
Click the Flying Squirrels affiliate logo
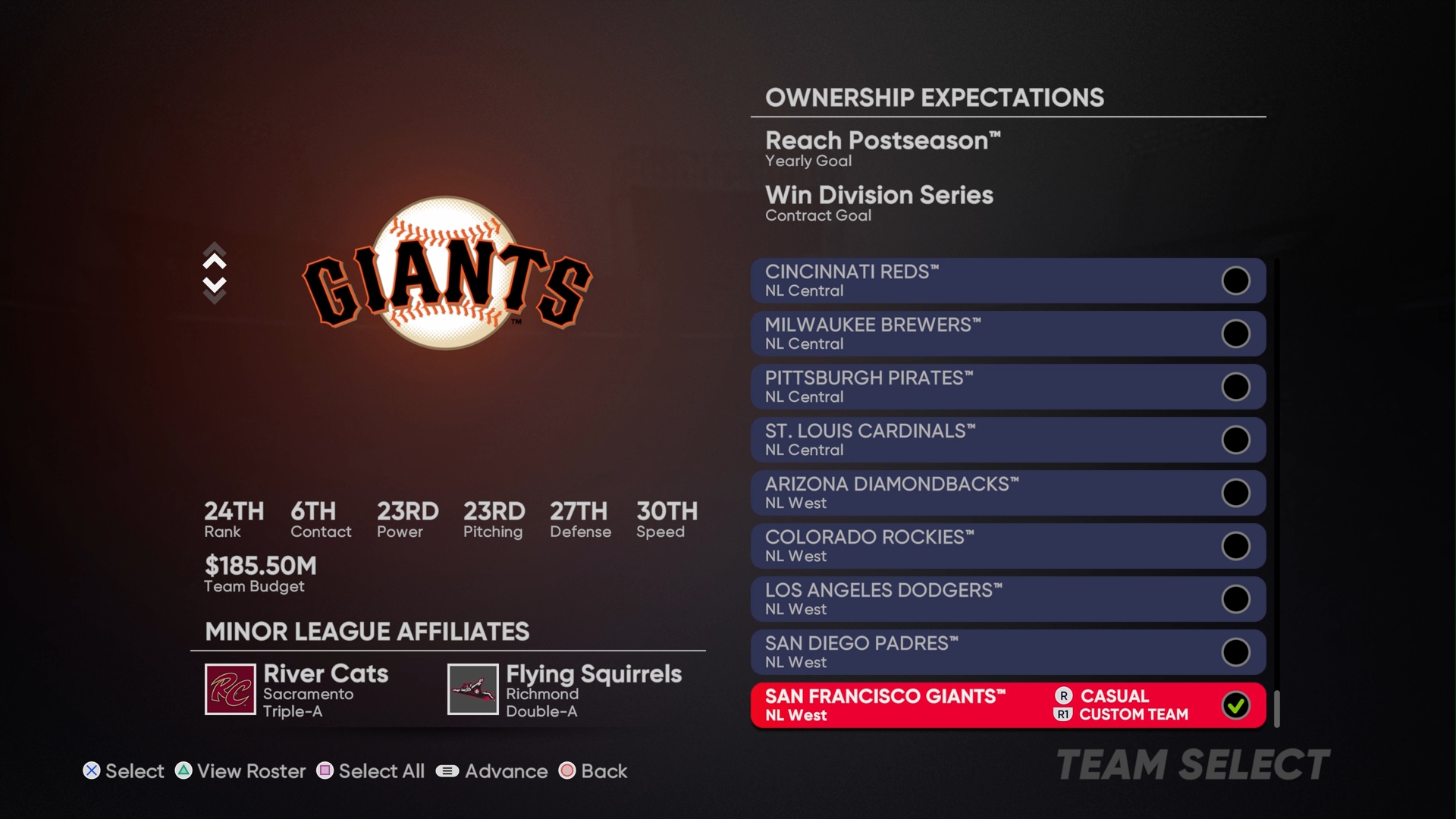pos(473,691)
